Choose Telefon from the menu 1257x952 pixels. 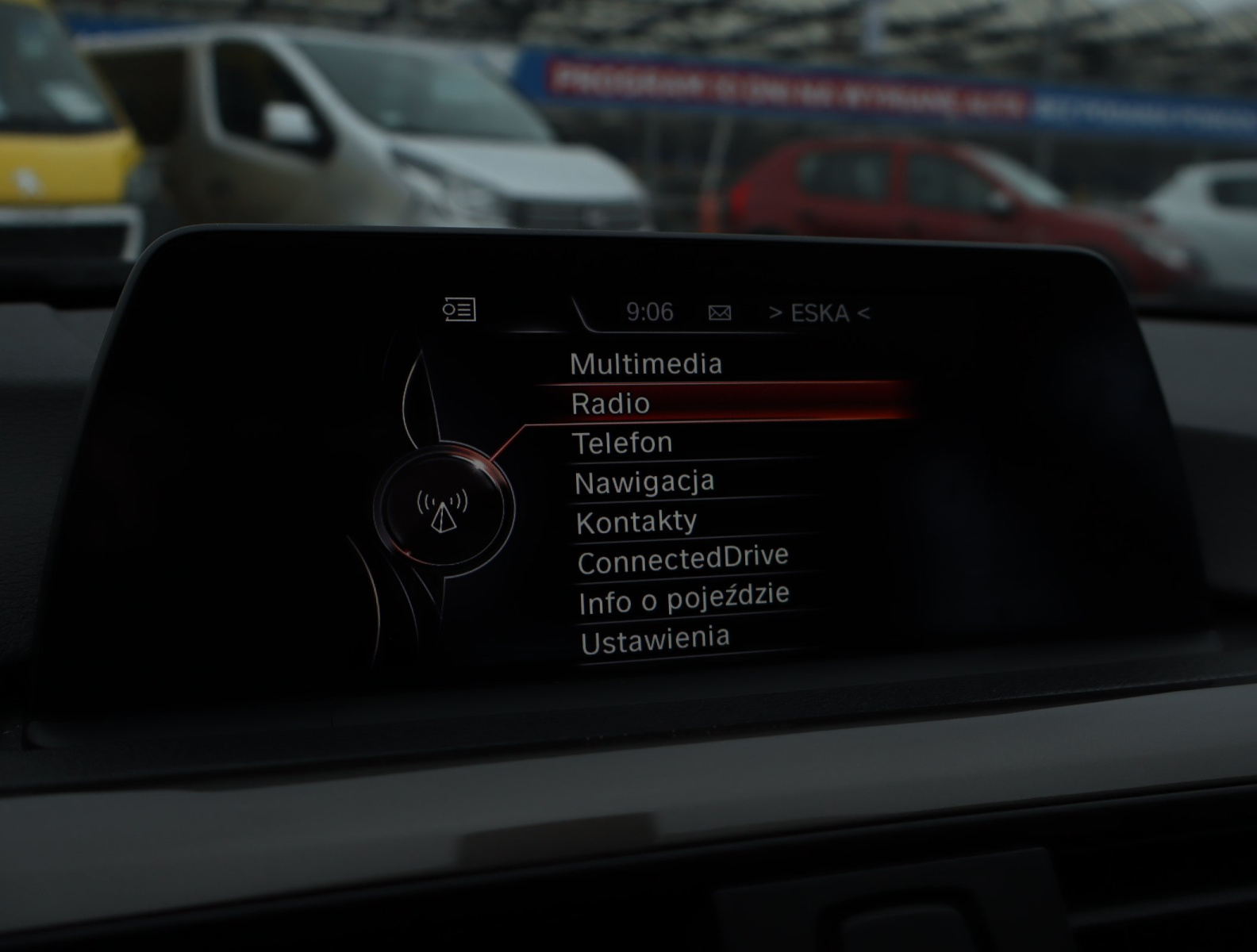click(x=622, y=443)
